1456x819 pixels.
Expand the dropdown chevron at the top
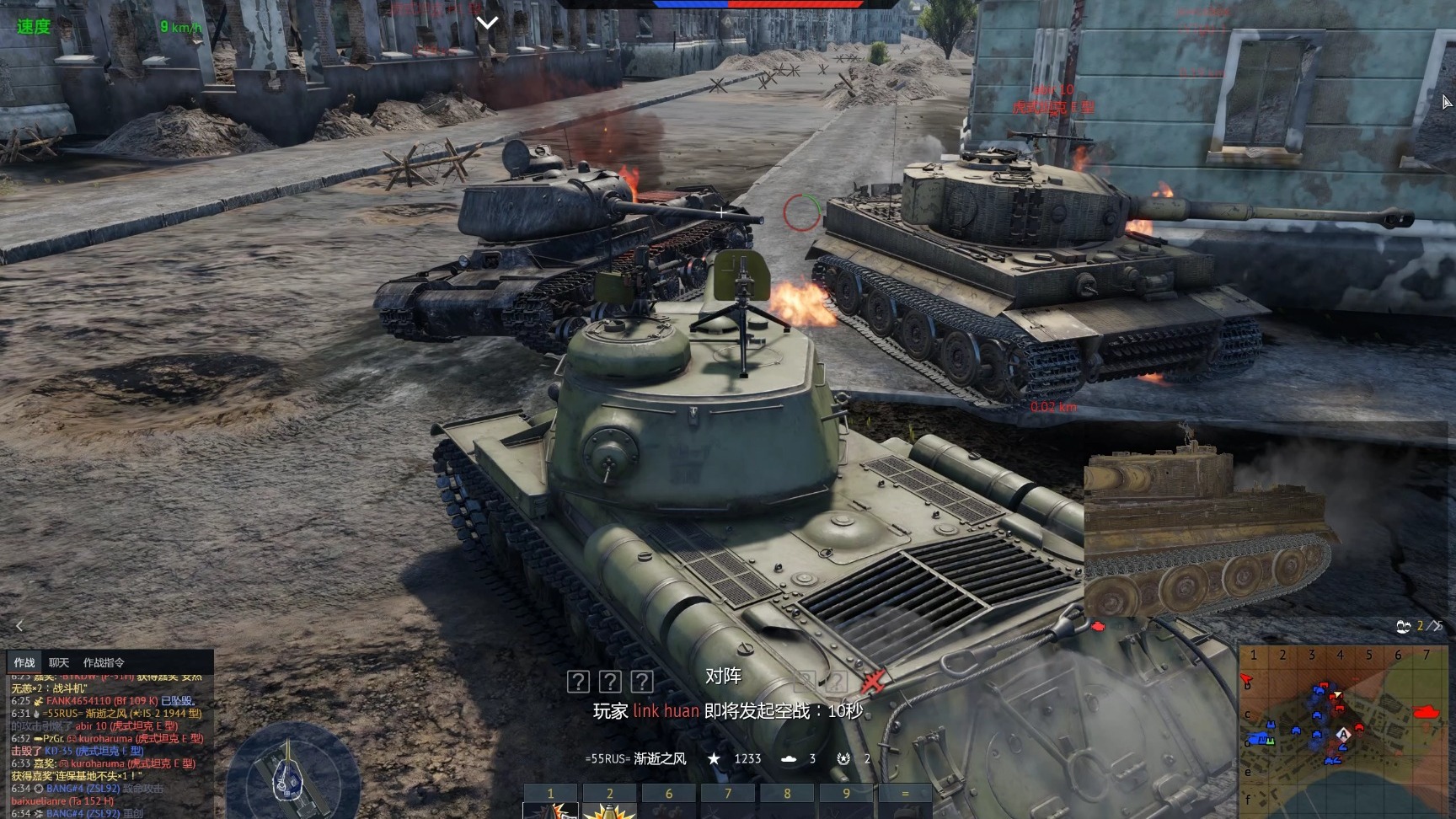[487, 23]
